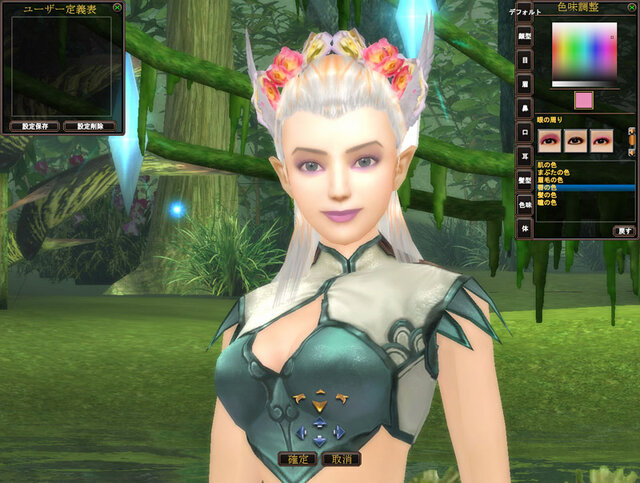Confirm with the 確定 button

(x=299, y=459)
